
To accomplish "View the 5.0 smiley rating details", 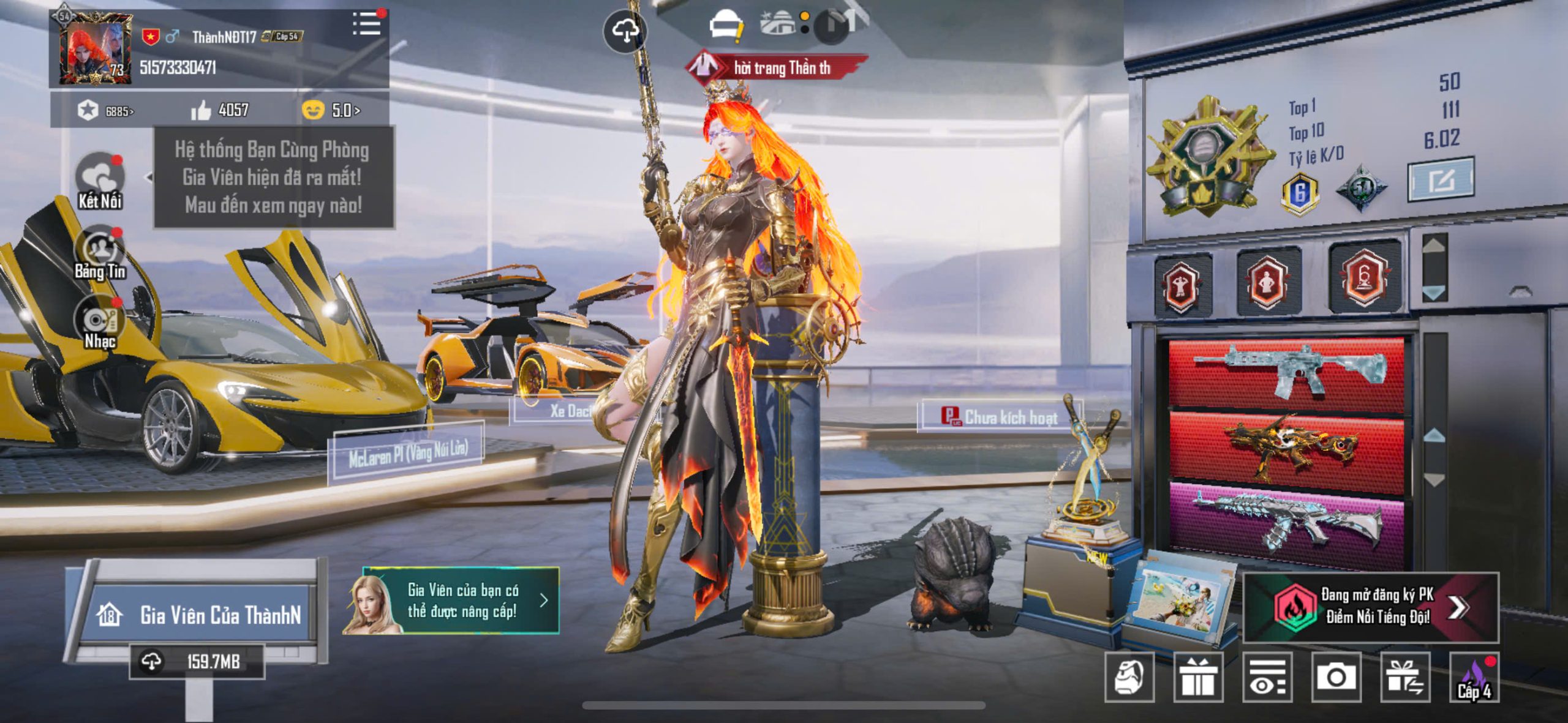I will point(331,110).
